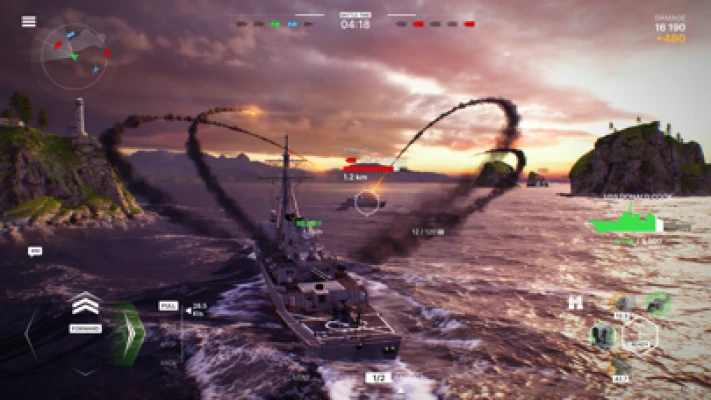Tap the forward throttle chevrons
The width and height of the screenshot is (711, 400).
(x=85, y=304)
